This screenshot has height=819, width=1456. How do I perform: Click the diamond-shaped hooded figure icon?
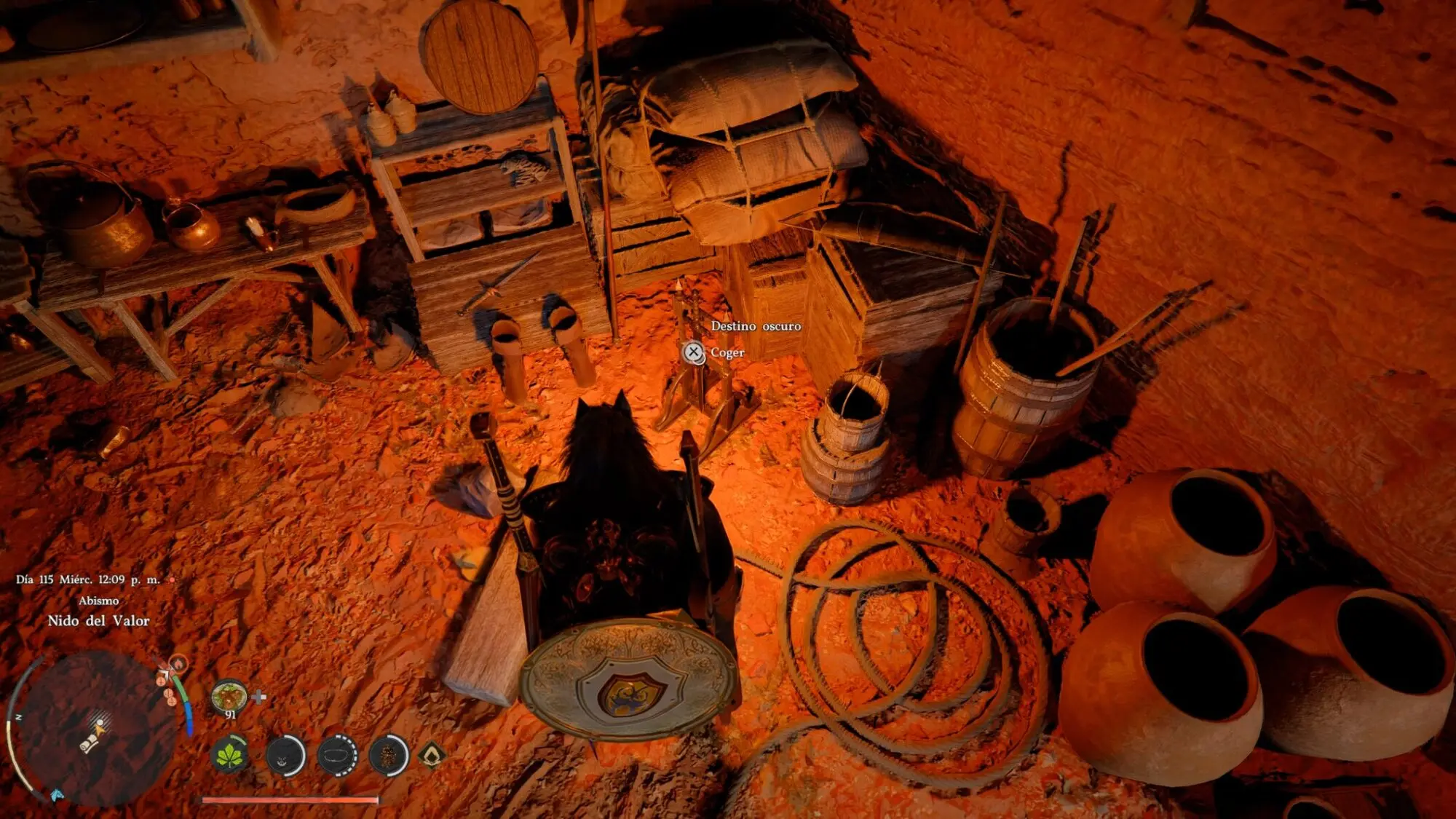click(x=431, y=756)
